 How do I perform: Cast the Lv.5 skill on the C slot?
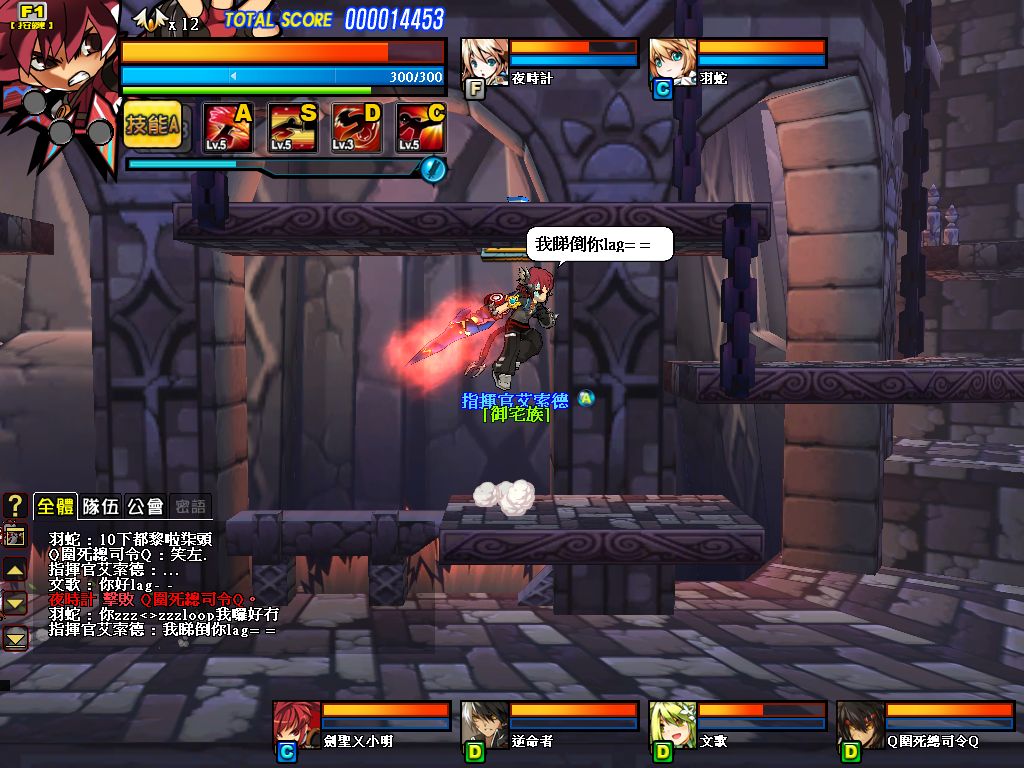[x=420, y=128]
